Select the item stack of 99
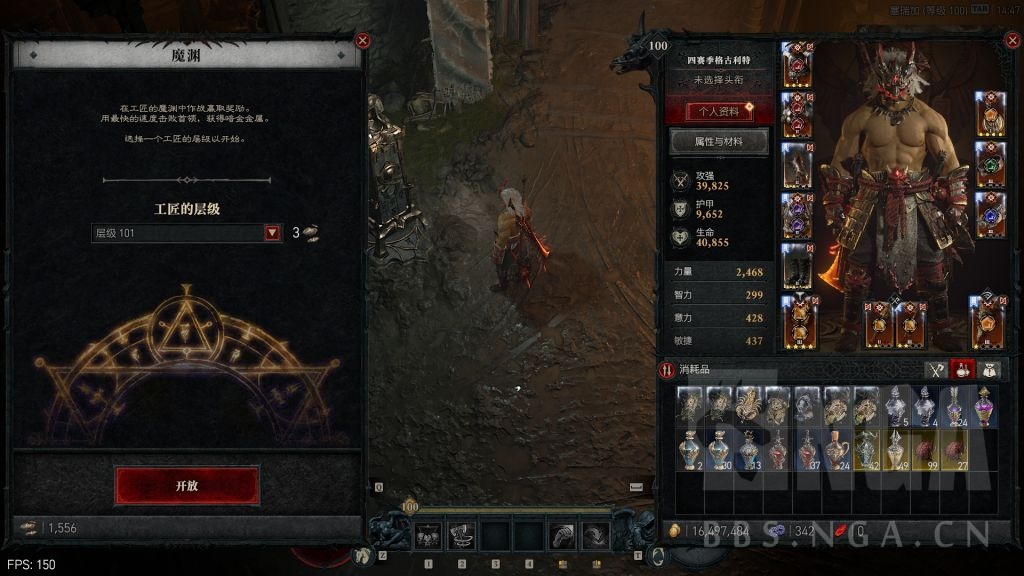The image size is (1024, 576). click(x=925, y=450)
